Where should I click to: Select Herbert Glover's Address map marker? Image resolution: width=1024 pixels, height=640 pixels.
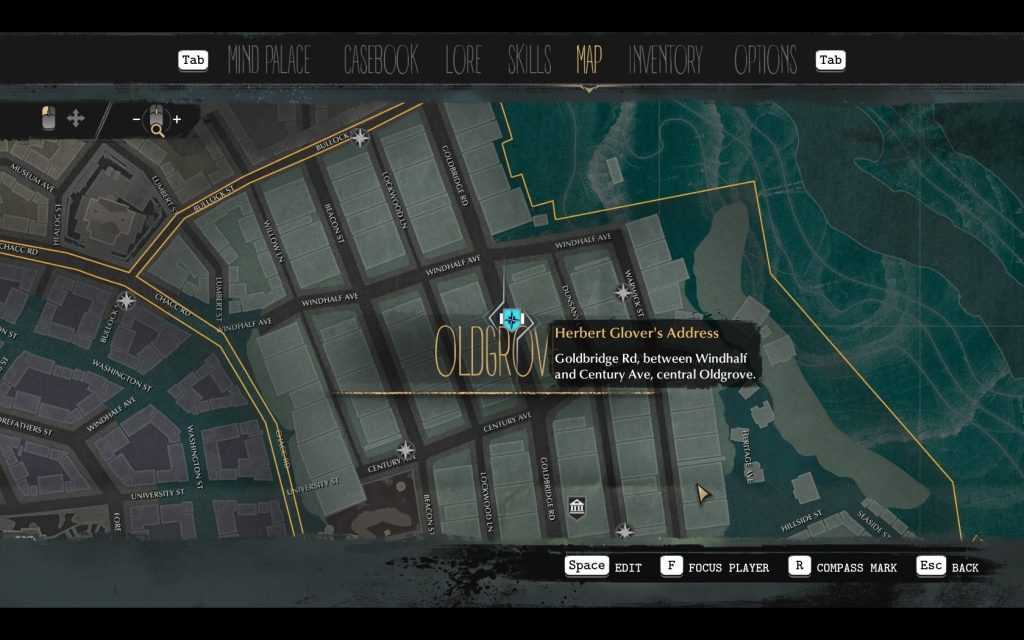click(x=513, y=319)
